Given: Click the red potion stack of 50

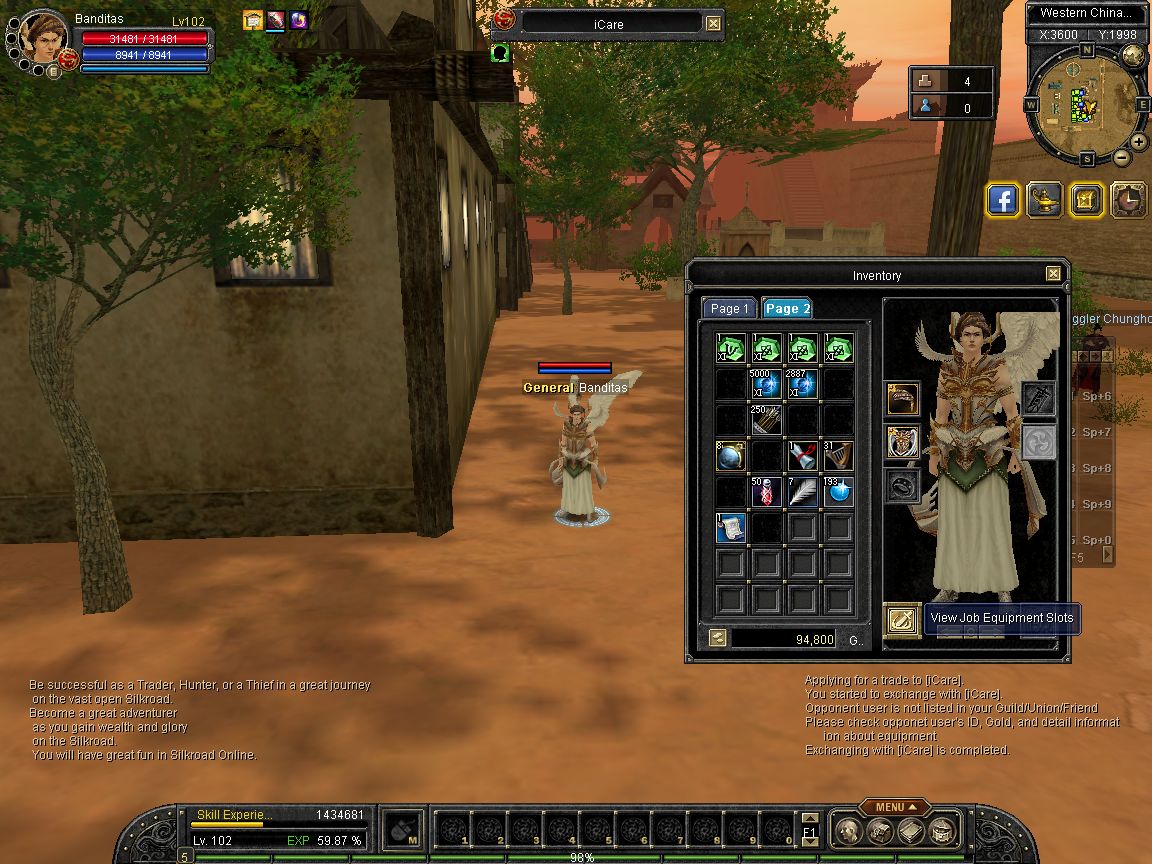Looking at the screenshot, I should pyautogui.click(x=766, y=492).
